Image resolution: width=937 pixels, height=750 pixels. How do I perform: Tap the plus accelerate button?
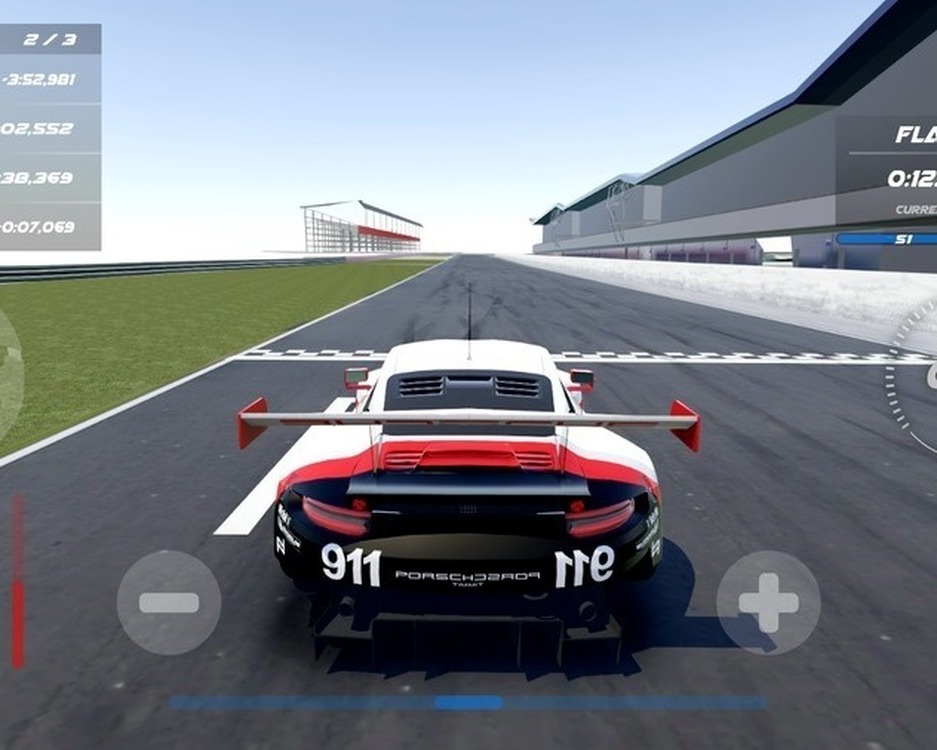768,602
